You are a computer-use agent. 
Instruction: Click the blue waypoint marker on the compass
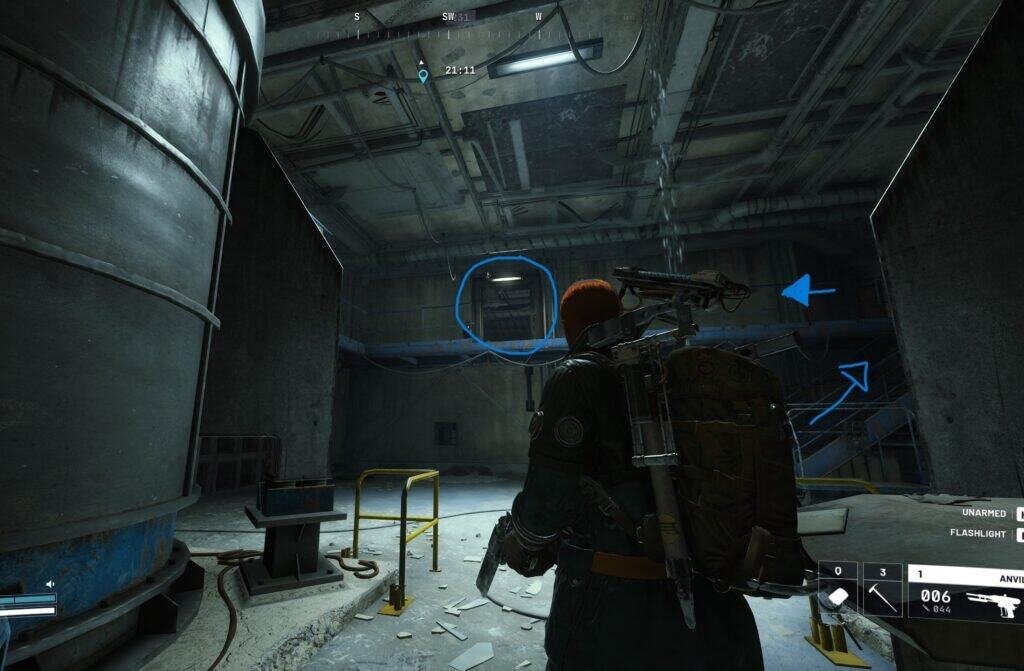[423, 74]
